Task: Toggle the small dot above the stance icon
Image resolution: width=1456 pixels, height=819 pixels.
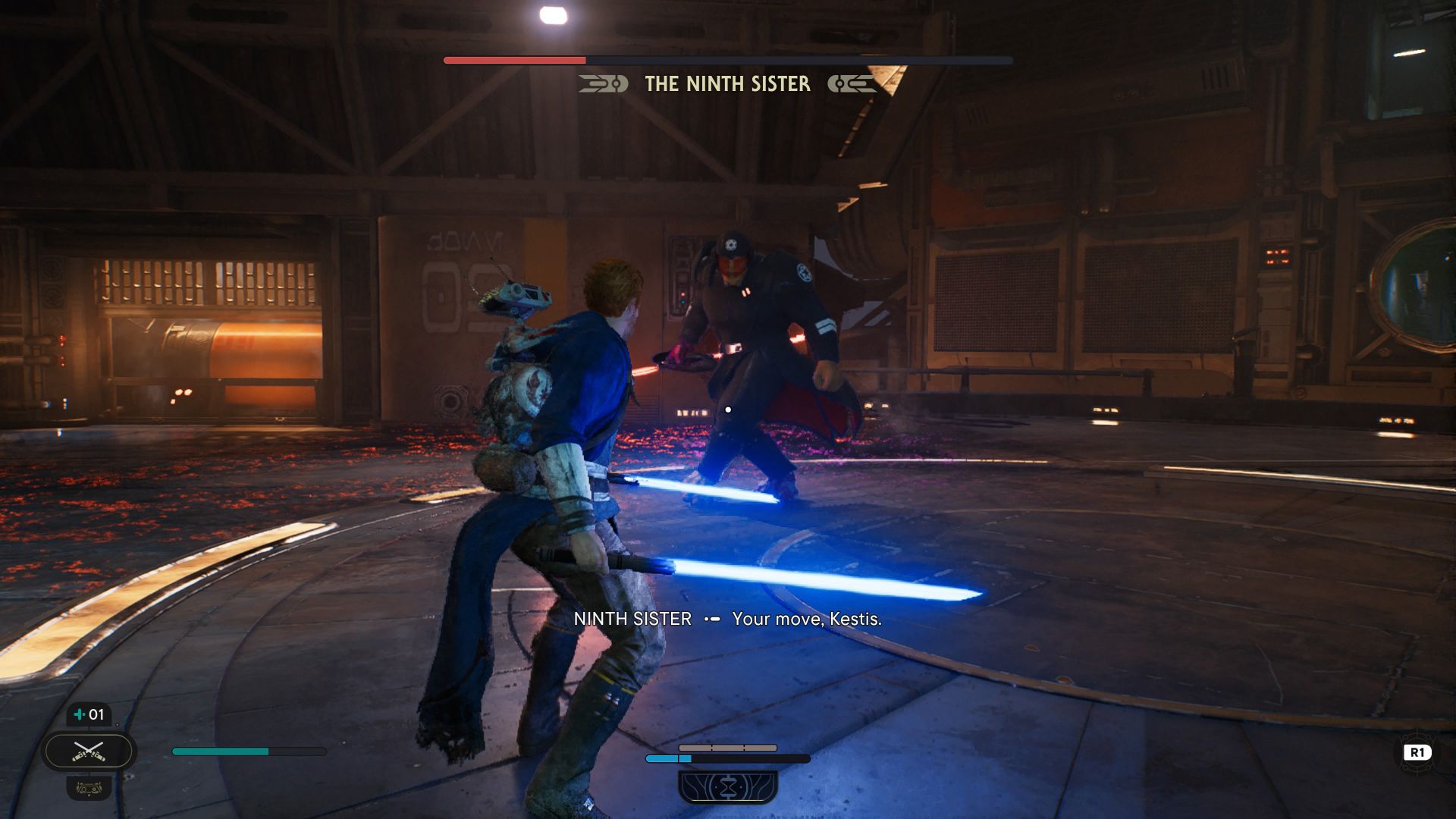Action: click(117, 725)
